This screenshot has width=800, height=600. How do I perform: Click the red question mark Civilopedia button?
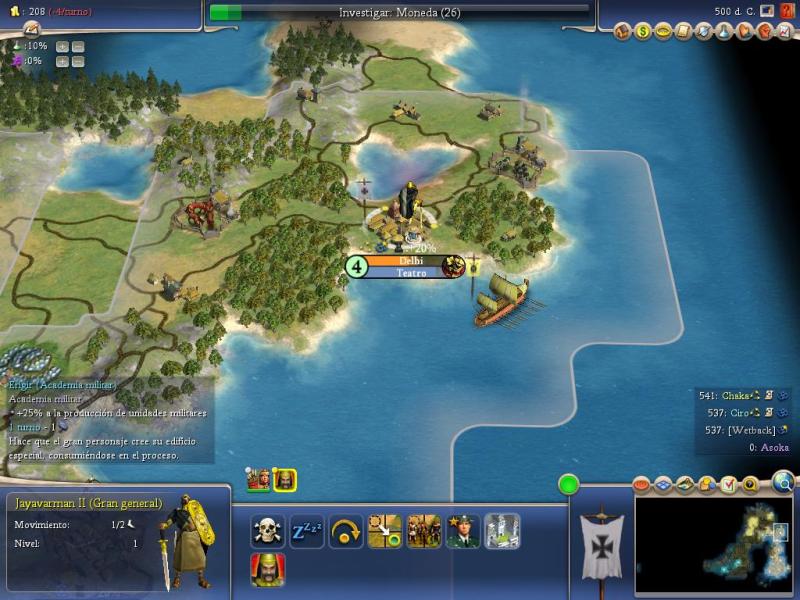coord(787,11)
